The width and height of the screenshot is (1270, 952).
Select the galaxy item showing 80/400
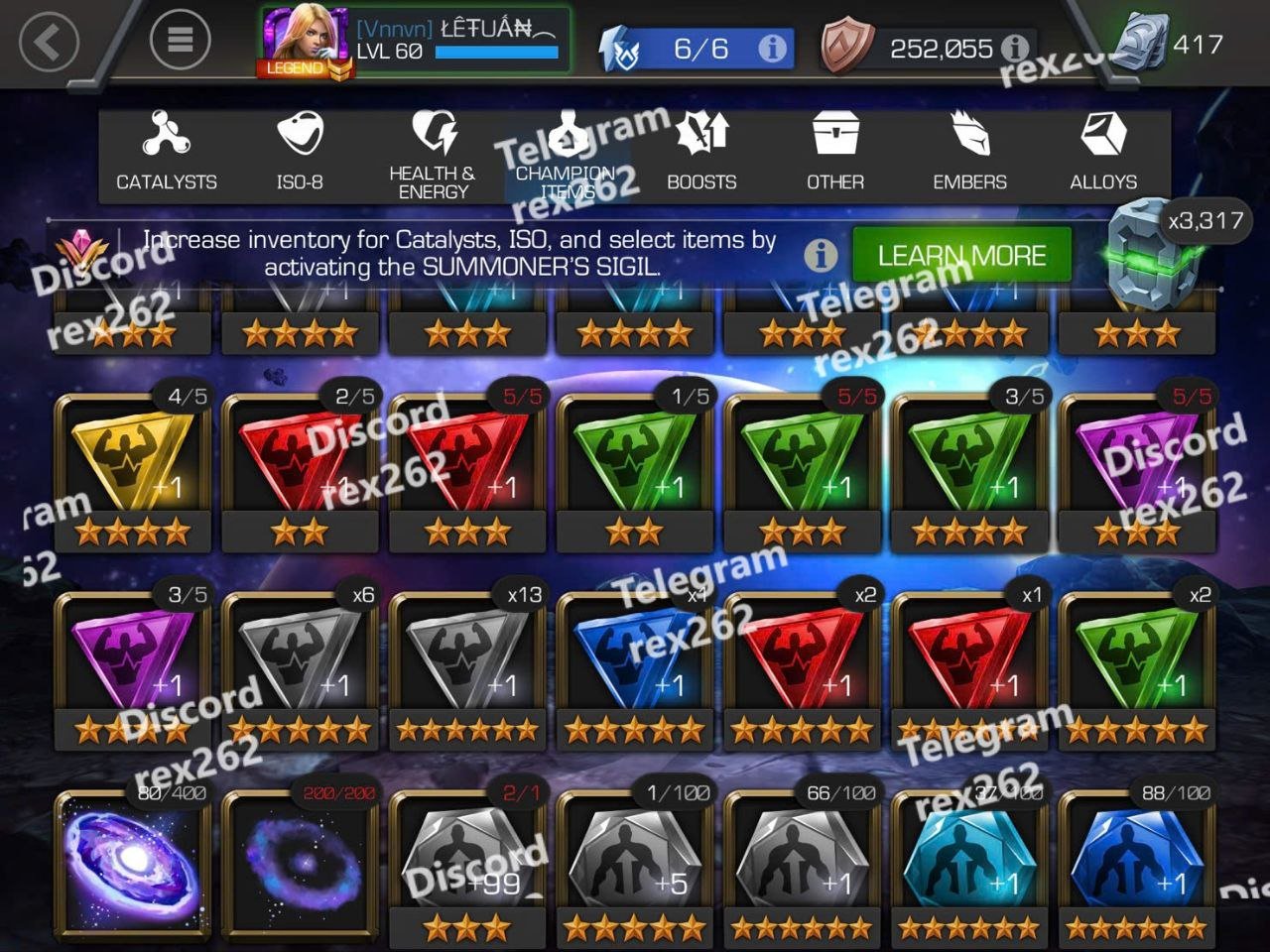point(133,861)
